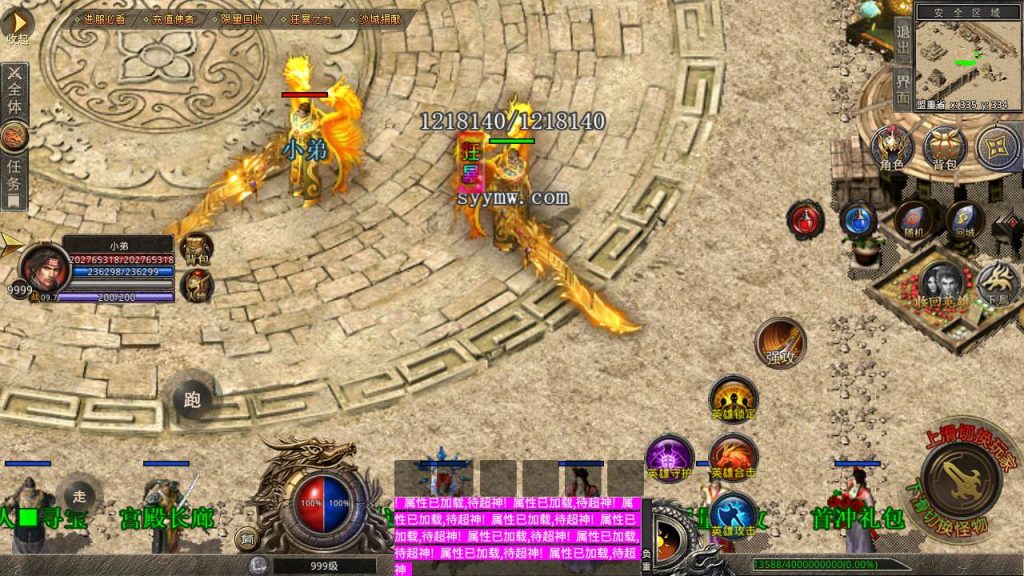Viewport: 1024px width, 576px height.
Task: Use the 回城 town return scroll
Action: click(964, 220)
